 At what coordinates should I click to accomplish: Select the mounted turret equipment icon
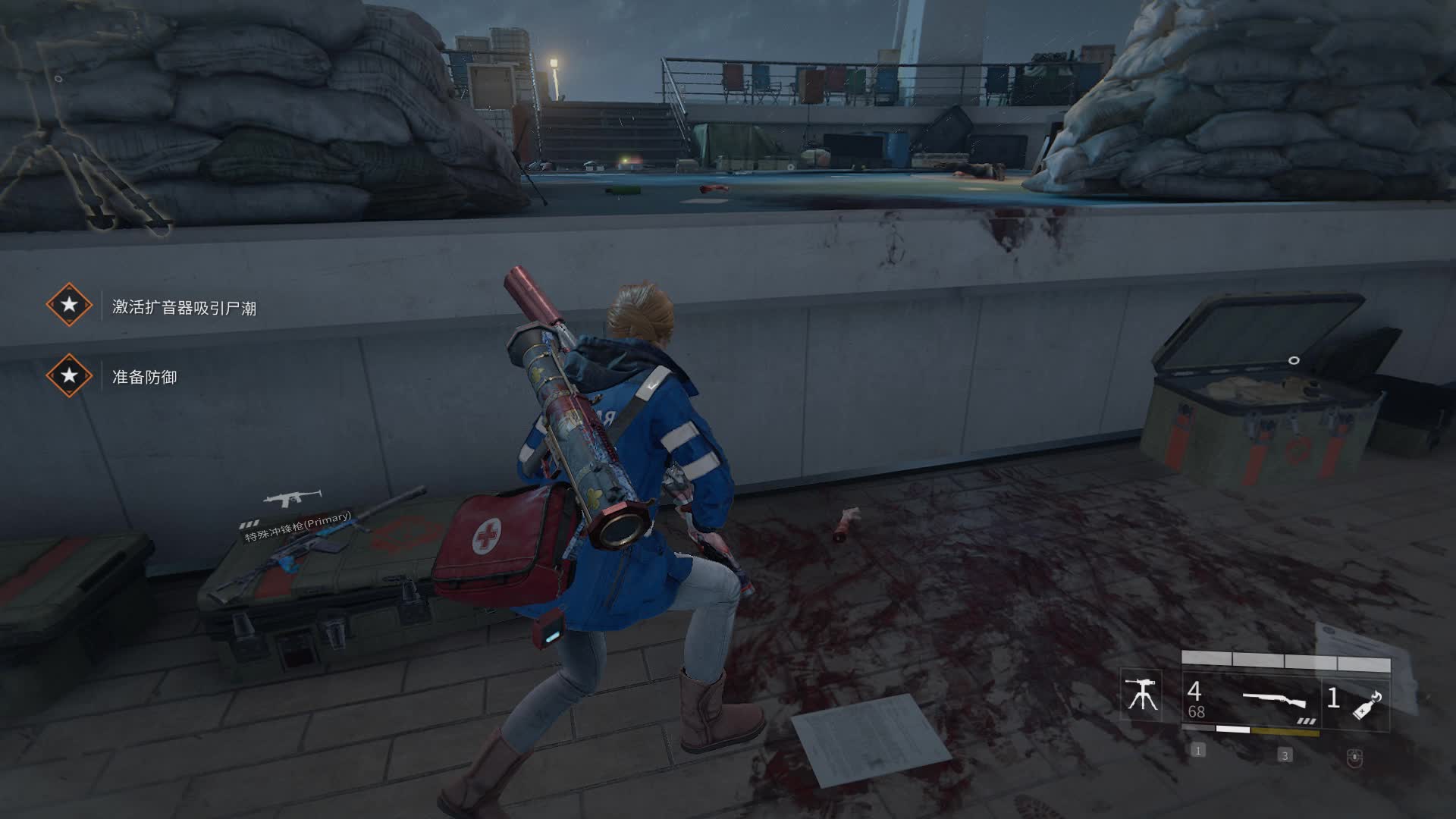[x=1141, y=695]
